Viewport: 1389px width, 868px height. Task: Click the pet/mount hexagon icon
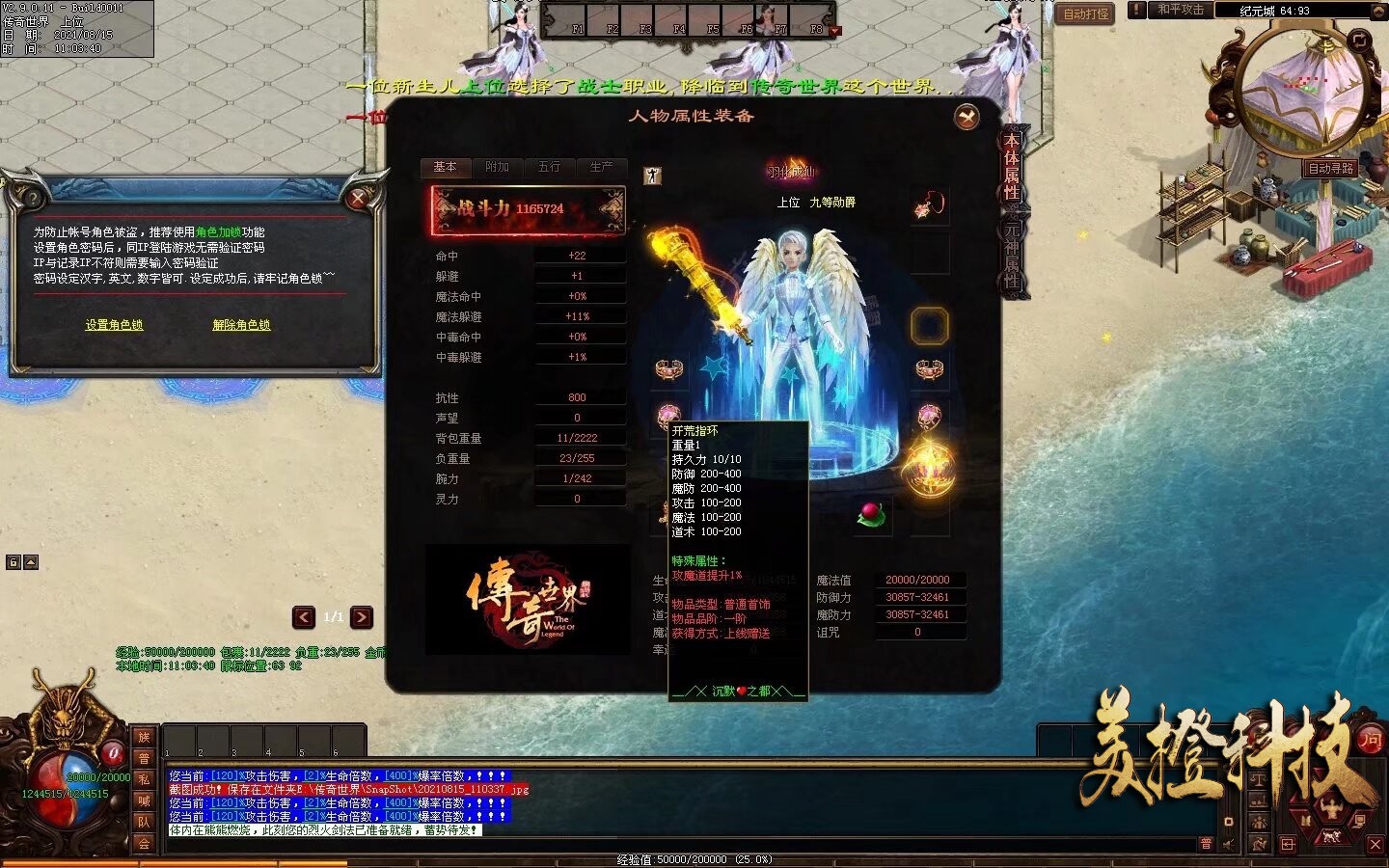(1331, 837)
